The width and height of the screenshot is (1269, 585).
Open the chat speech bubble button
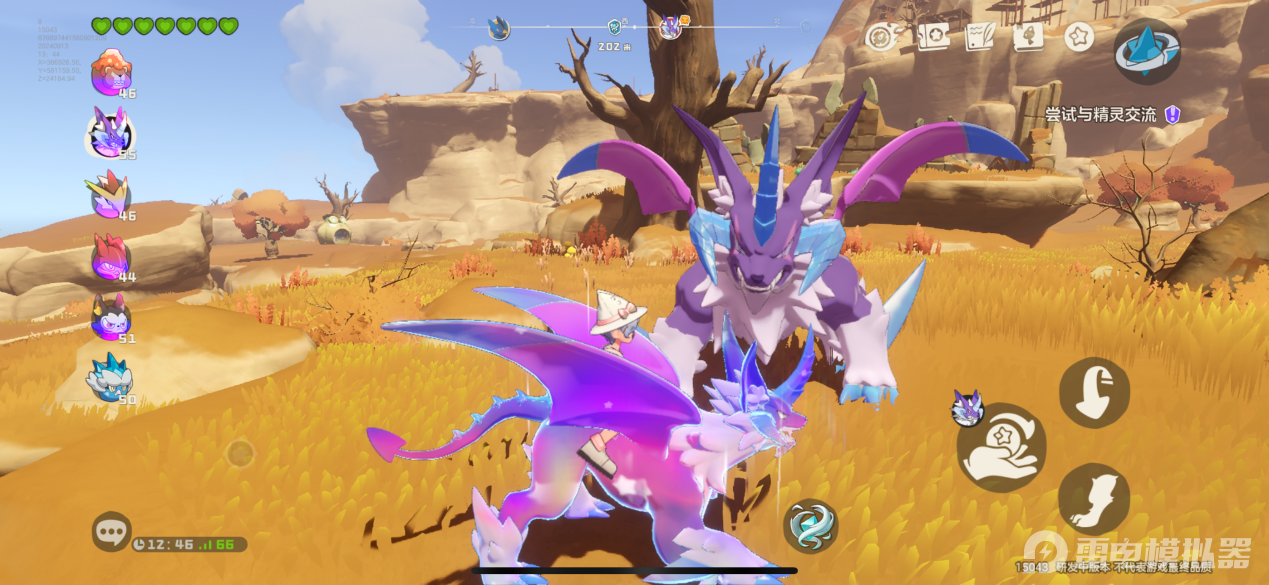(111, 531)
